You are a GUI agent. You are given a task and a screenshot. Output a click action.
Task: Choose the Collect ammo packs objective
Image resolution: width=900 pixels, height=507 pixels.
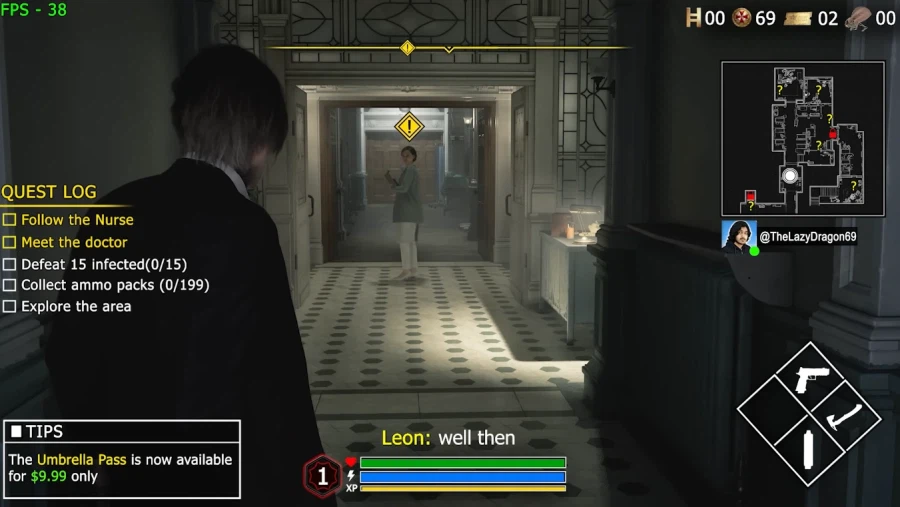(115, 285)
